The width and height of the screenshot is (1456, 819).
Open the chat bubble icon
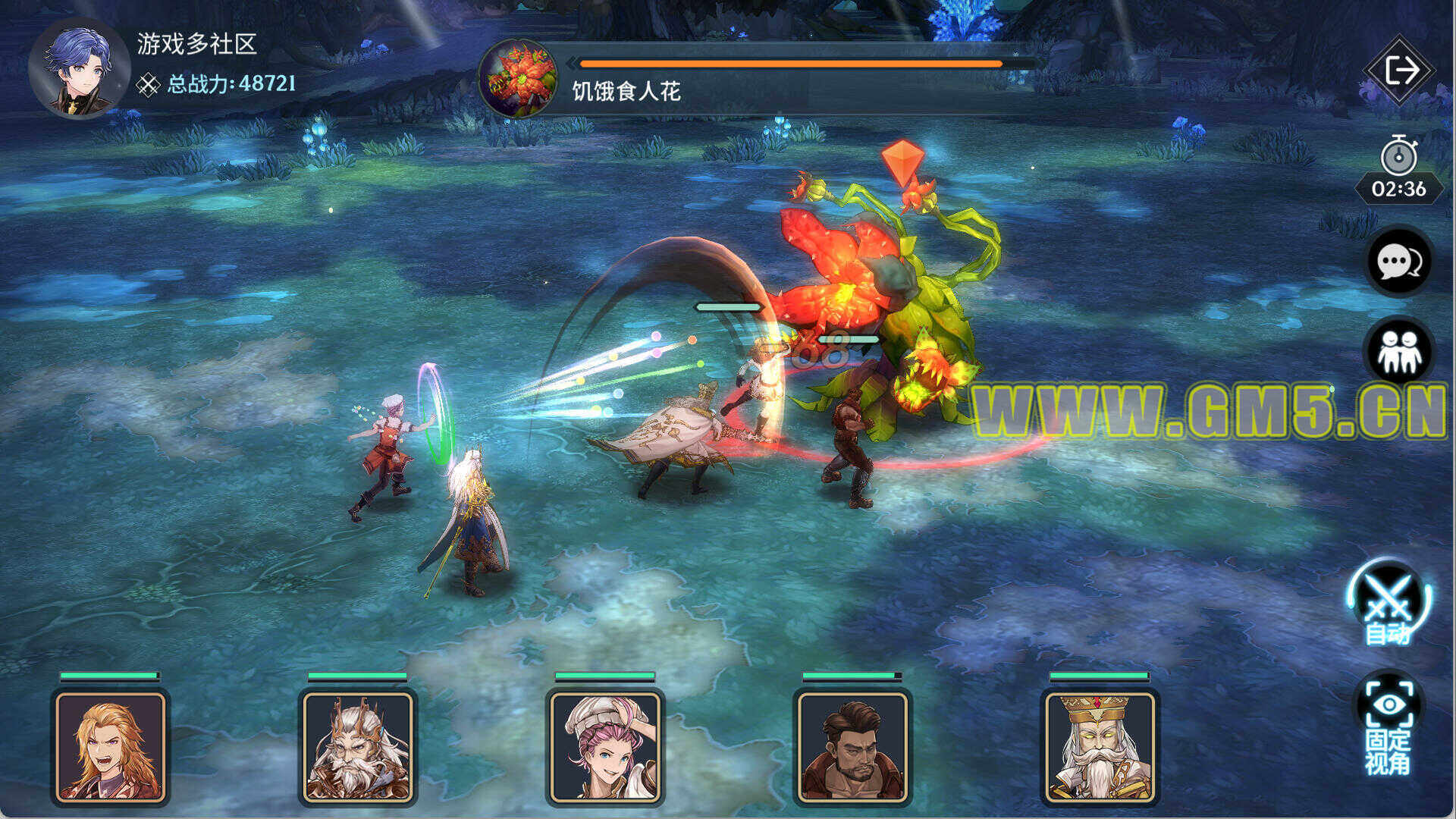point(1399,262)
